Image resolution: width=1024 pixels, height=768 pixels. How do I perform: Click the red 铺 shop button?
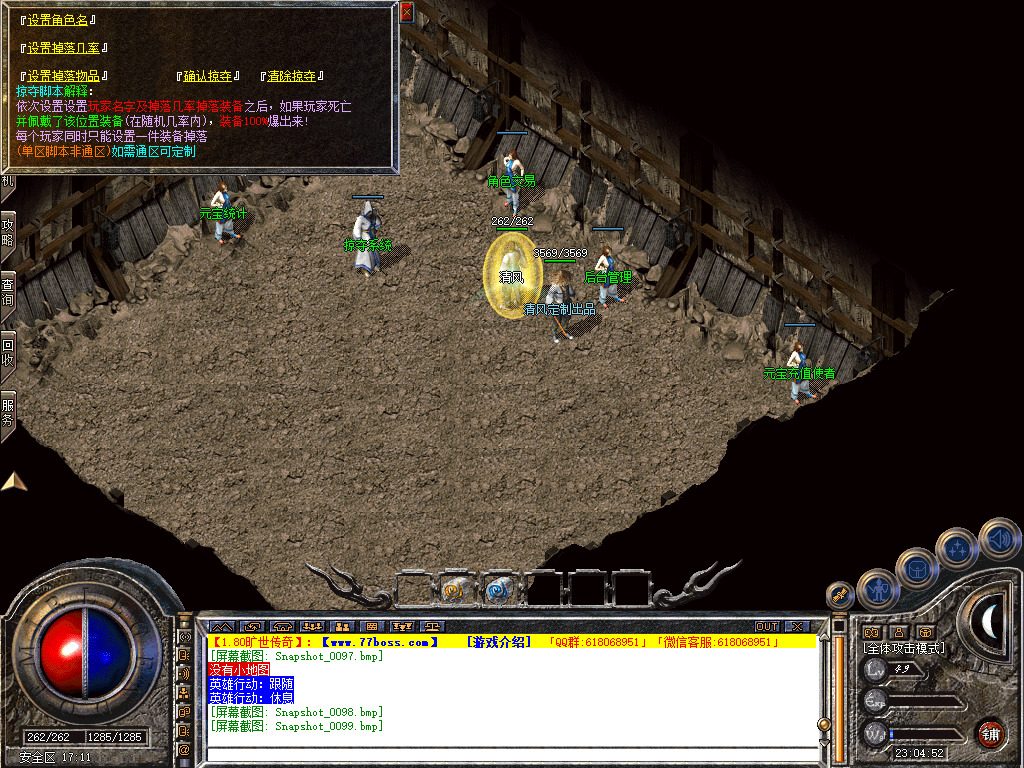click(990, 733)
